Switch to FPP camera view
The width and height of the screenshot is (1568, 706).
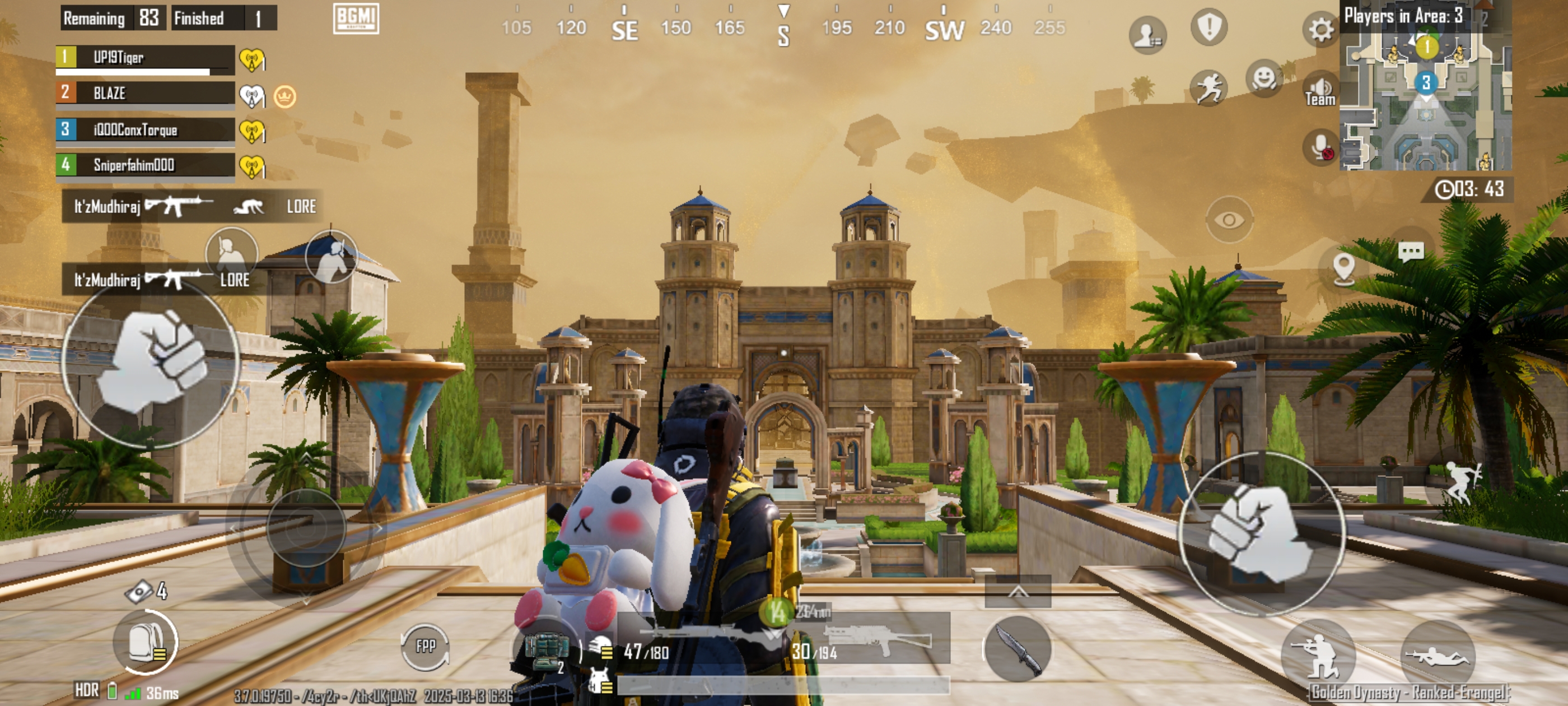[425, 645]
